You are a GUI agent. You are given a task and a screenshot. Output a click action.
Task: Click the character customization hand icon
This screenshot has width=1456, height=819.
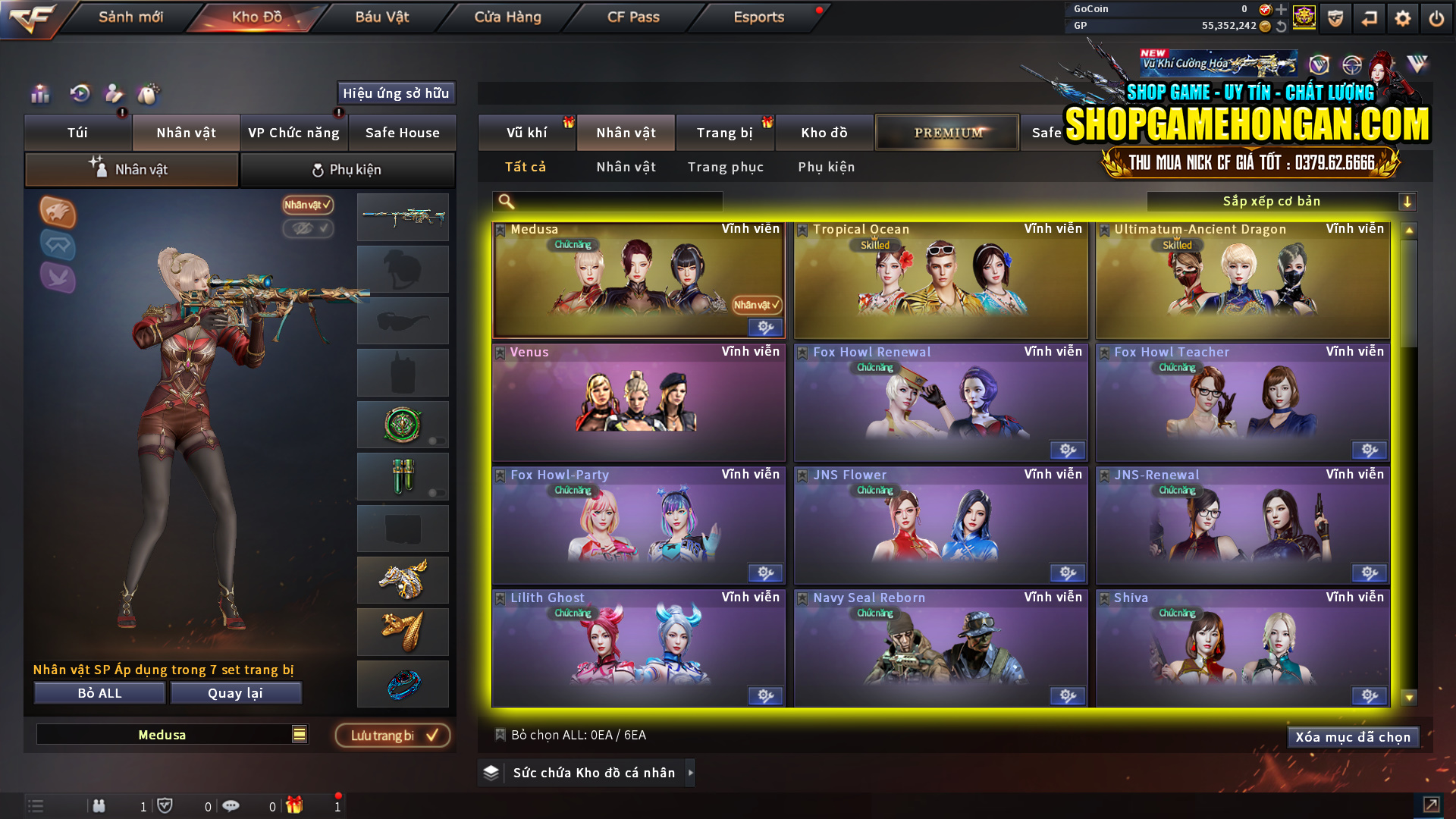pyautogui.click(x=113, y=94)
